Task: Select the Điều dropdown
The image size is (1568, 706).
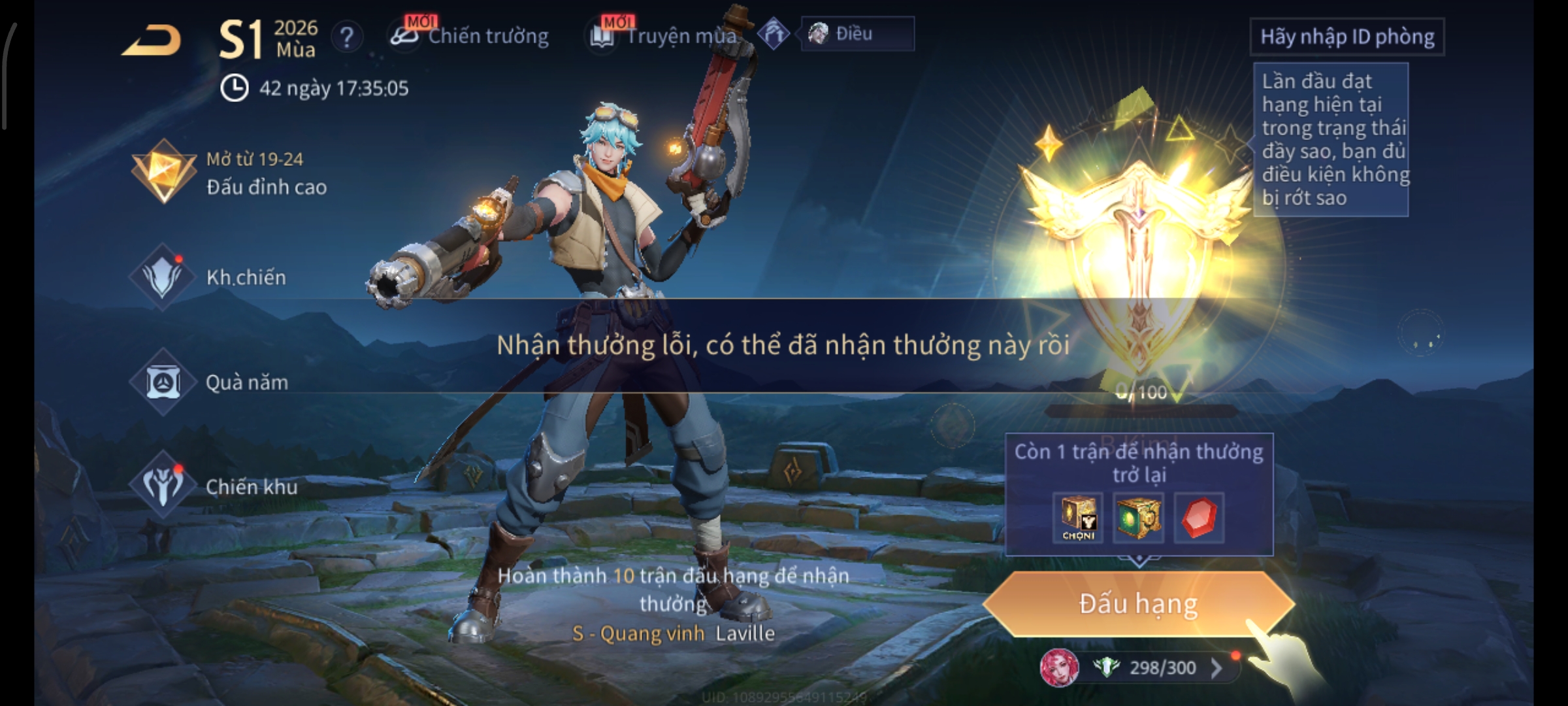Action: tap(857, 34)
